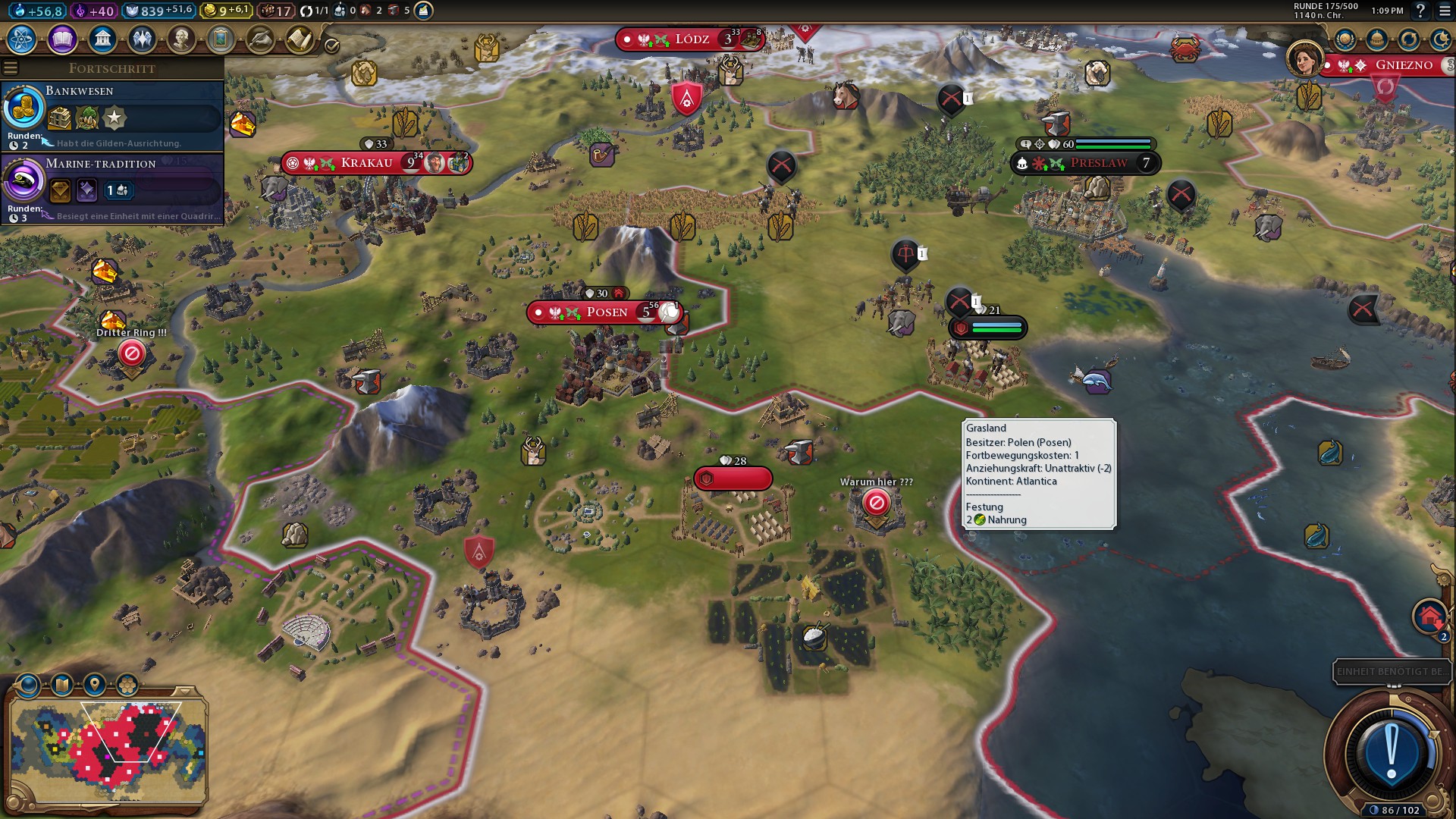Open the Great People bust icon
Image resolution: width=1456 pixels, height=819 pixels.
pyautogui.click(x=181, y=39)
